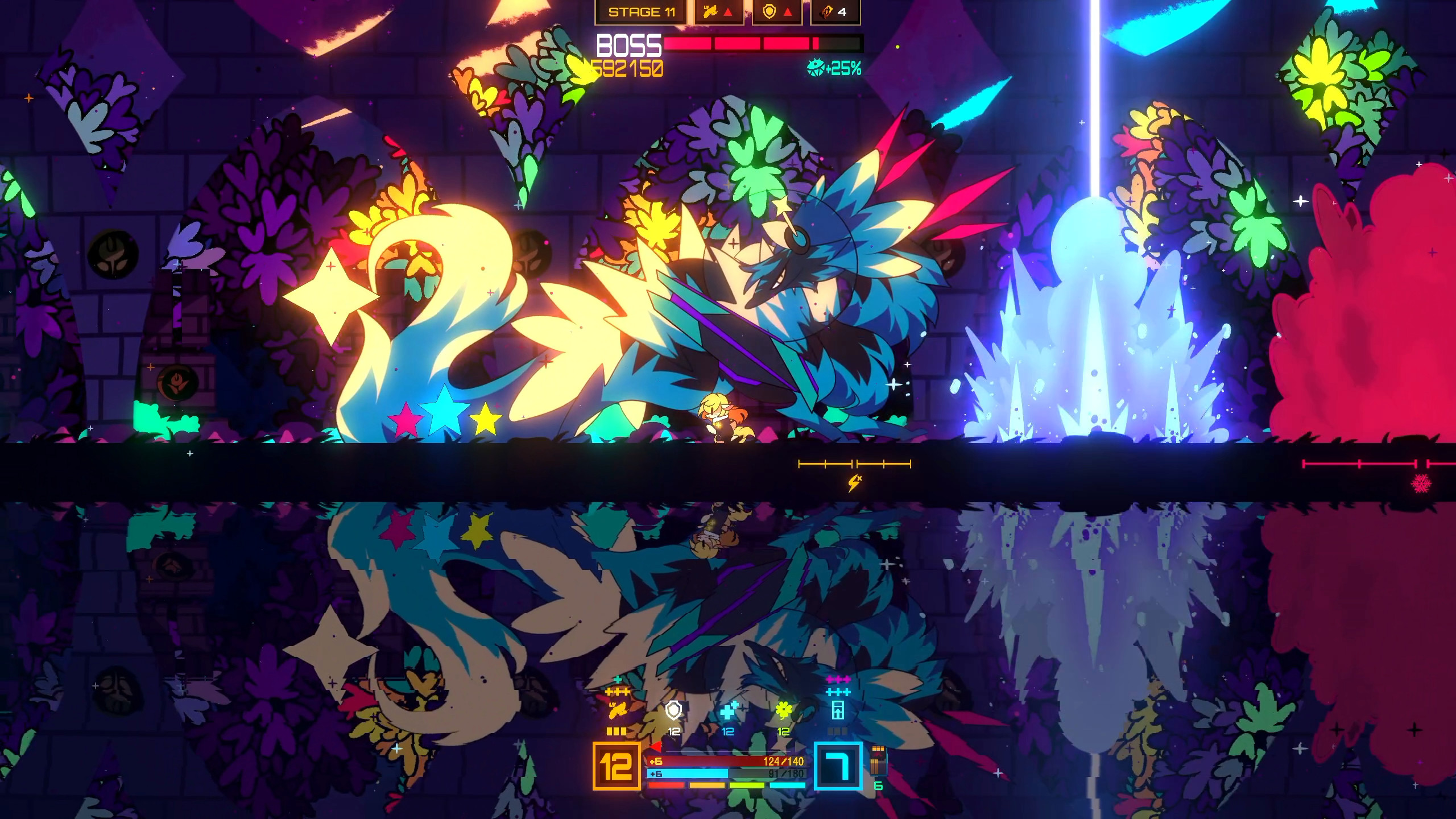Image resolution: width=1456 pixels, height=819 pixels.
Task: Expand the stacked cyan plus indicators above the elevator icon
Action: click(838, 692)
